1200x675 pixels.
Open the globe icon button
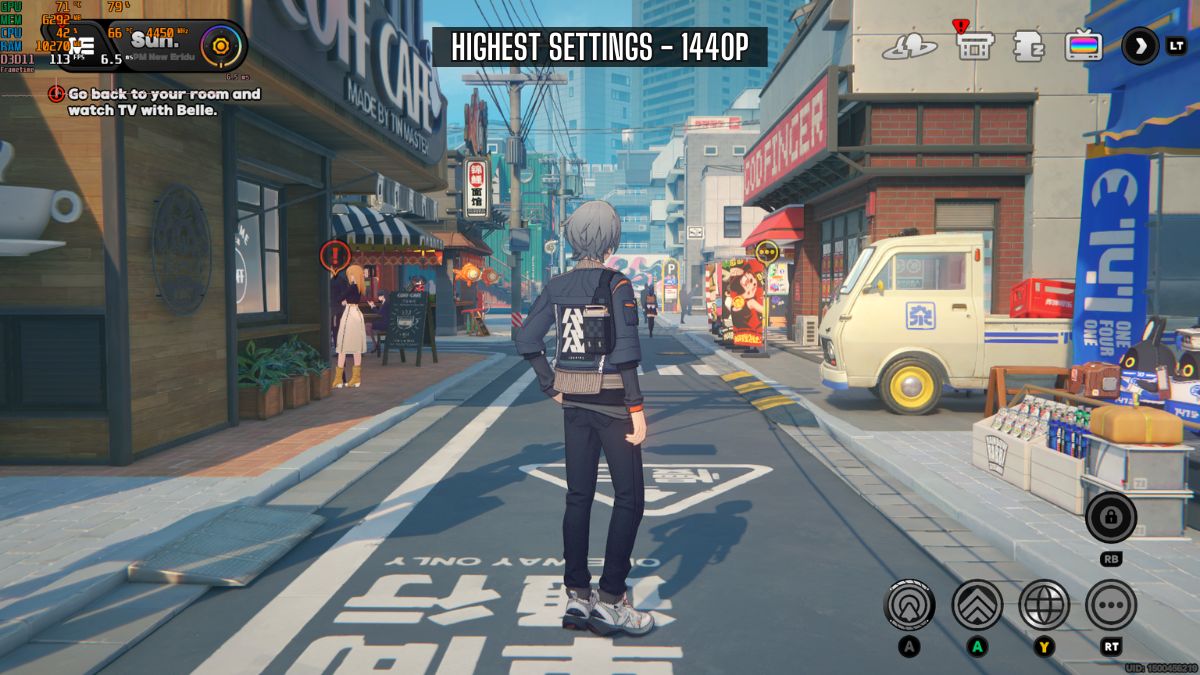pyautogui.click(x=1044, y=605)
